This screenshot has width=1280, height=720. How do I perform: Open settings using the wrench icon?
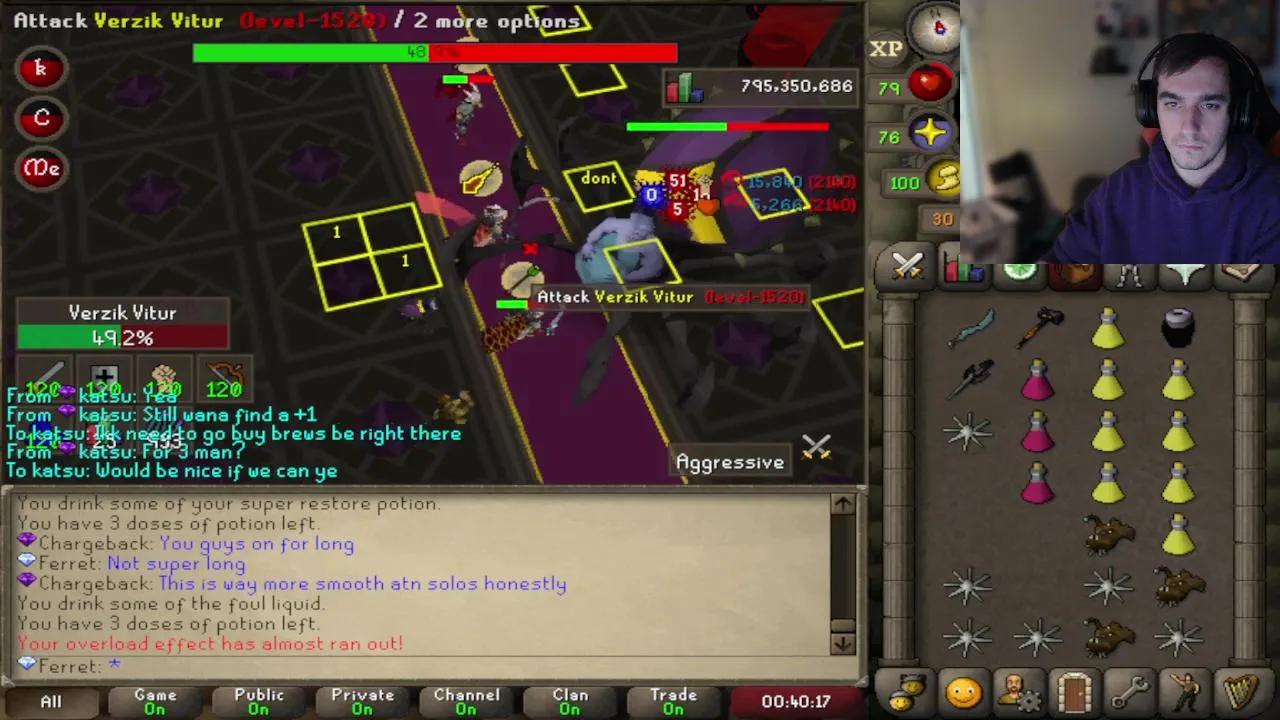tap(1128, 690)
